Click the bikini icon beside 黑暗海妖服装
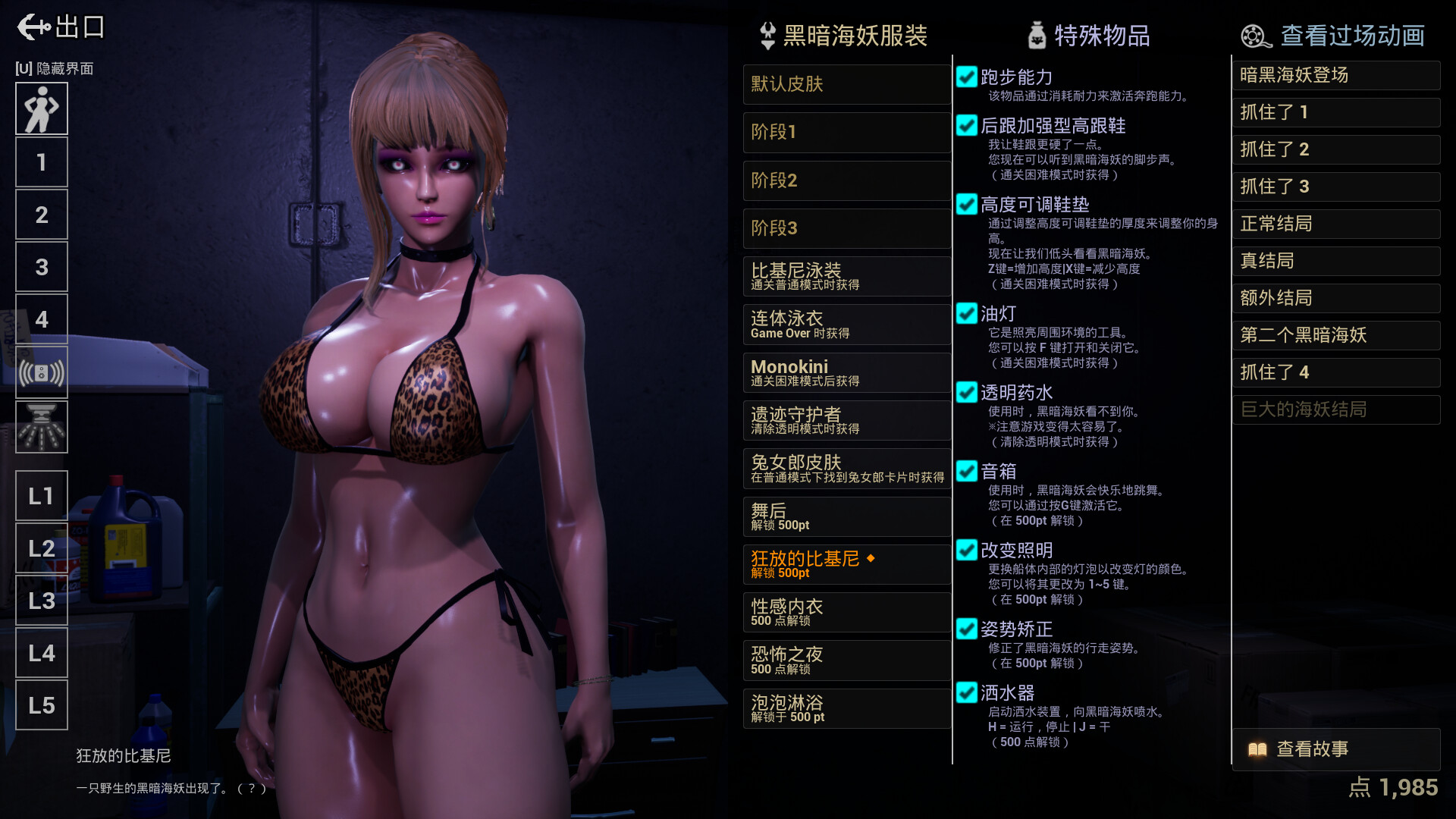Image resolution: width=1456 pixels, height=819 pixels. tap(766, 35)
